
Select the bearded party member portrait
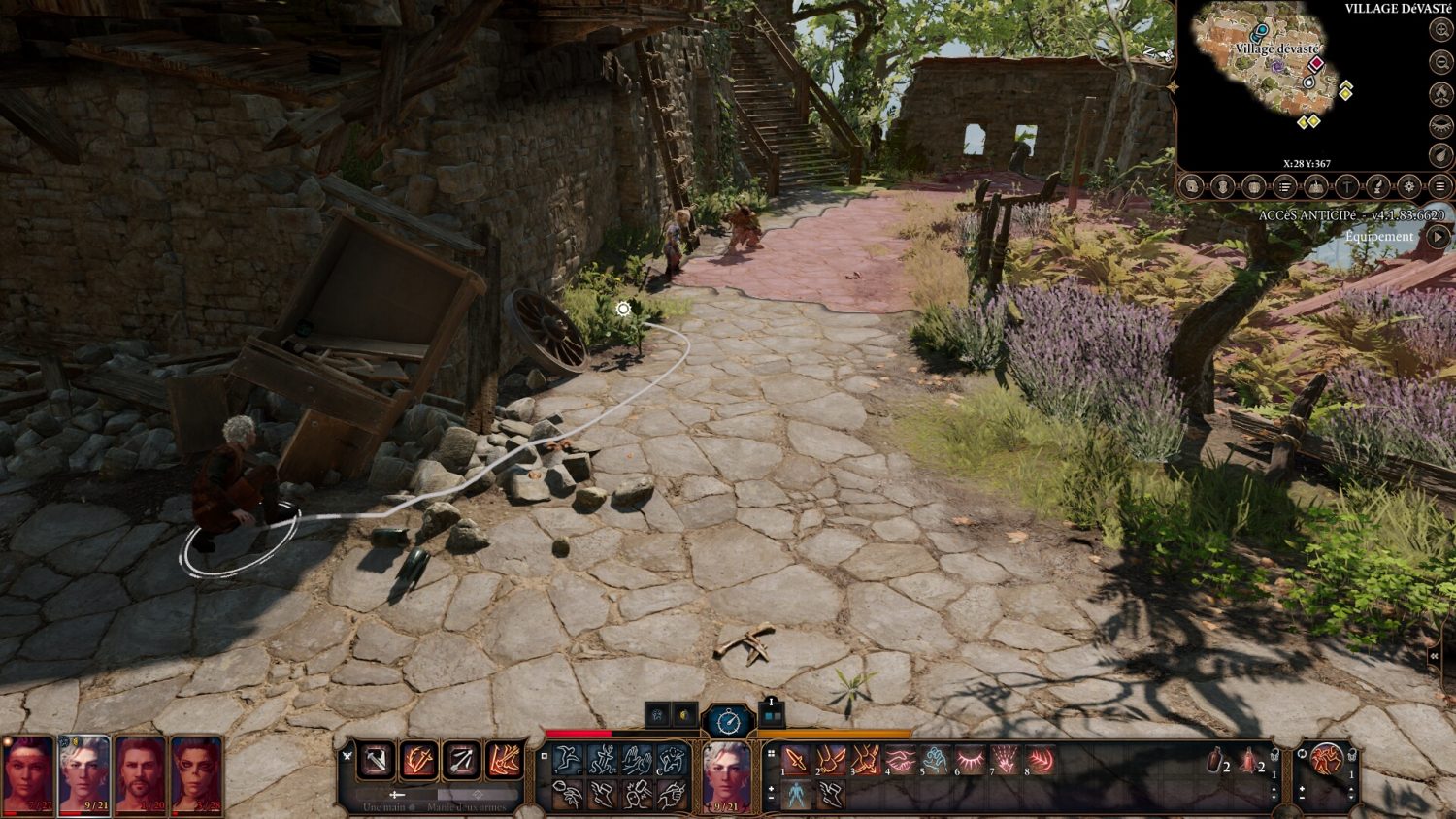click(140, 774)
